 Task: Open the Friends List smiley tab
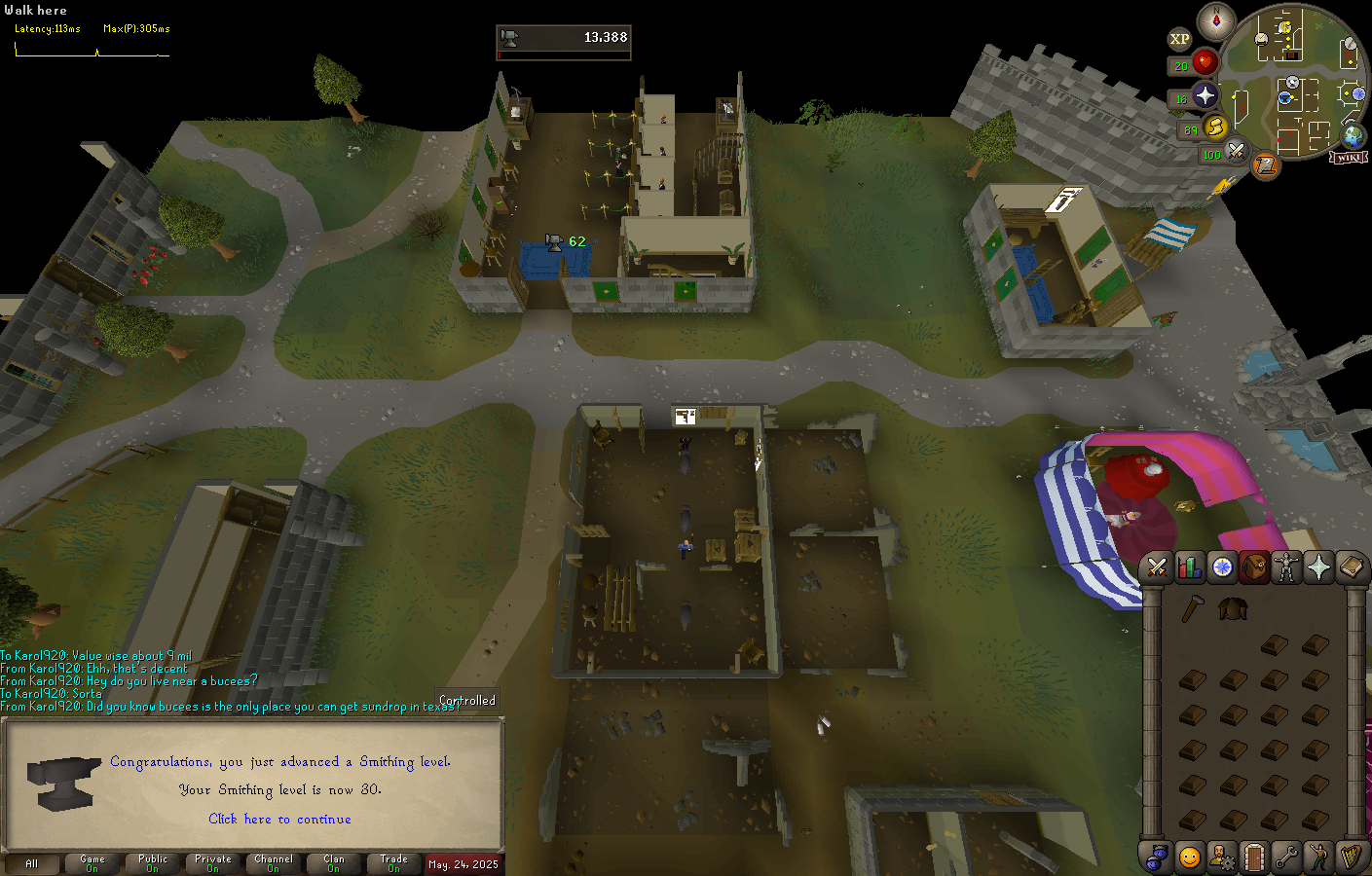coord(1189,858)
